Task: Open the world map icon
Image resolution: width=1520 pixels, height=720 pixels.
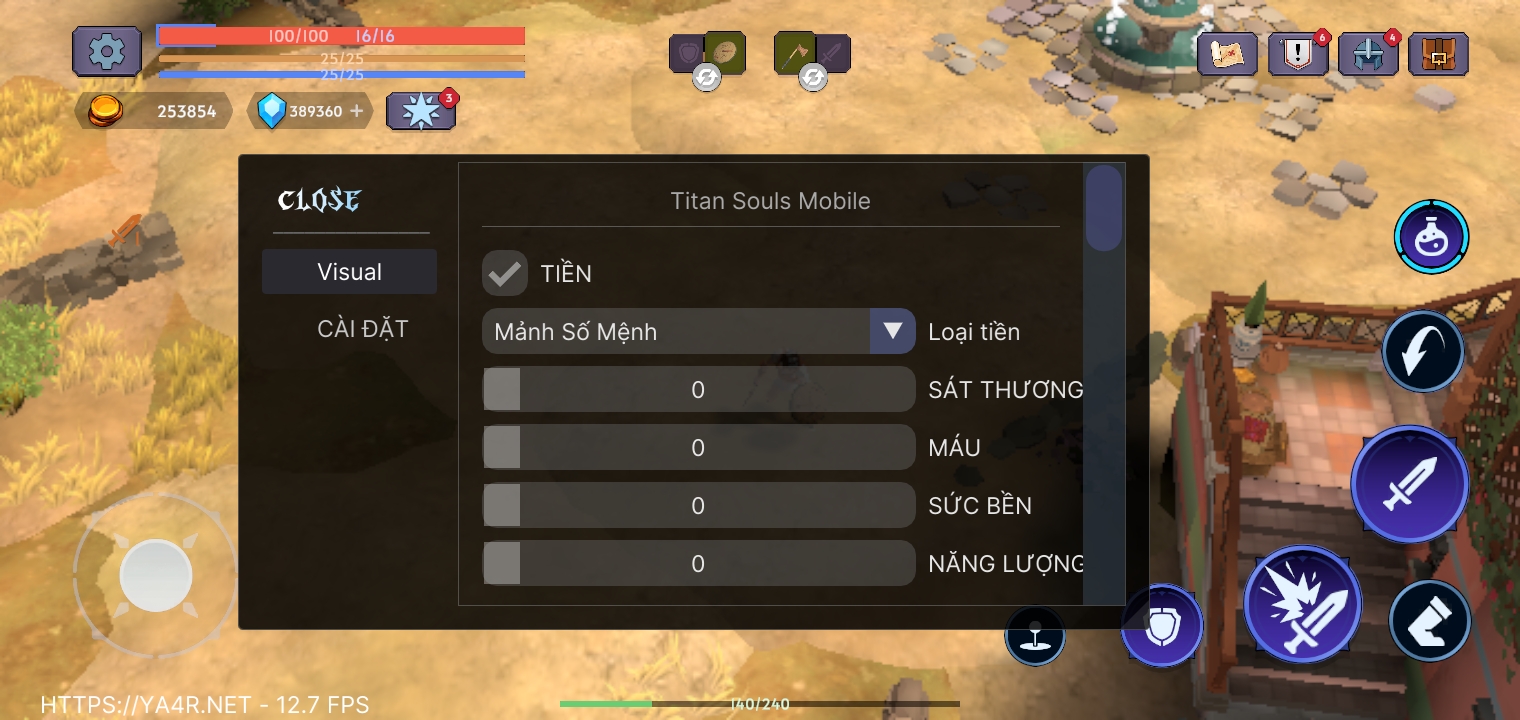Action: pos(1229,53)
